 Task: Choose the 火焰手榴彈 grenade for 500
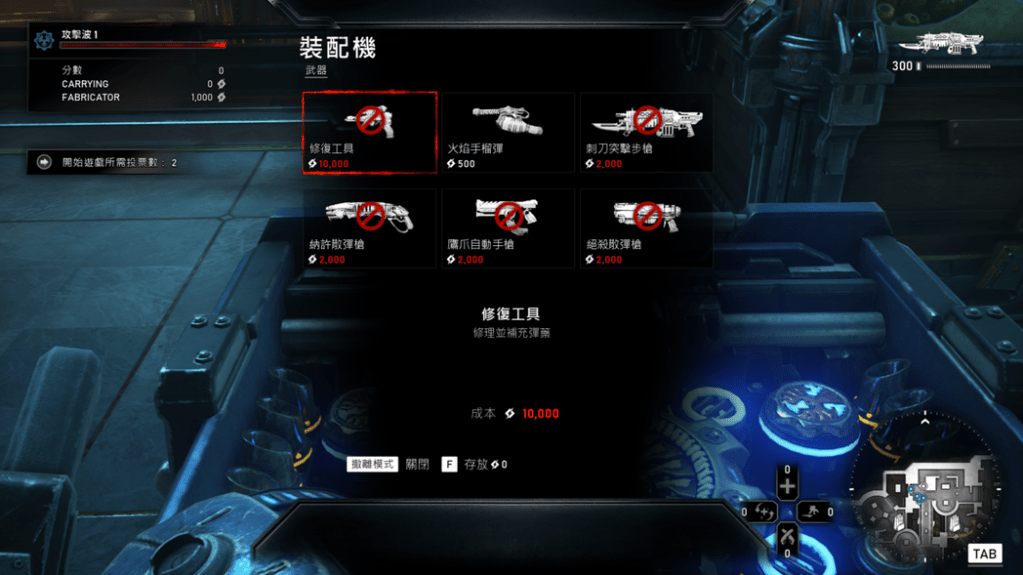point(508,132)
